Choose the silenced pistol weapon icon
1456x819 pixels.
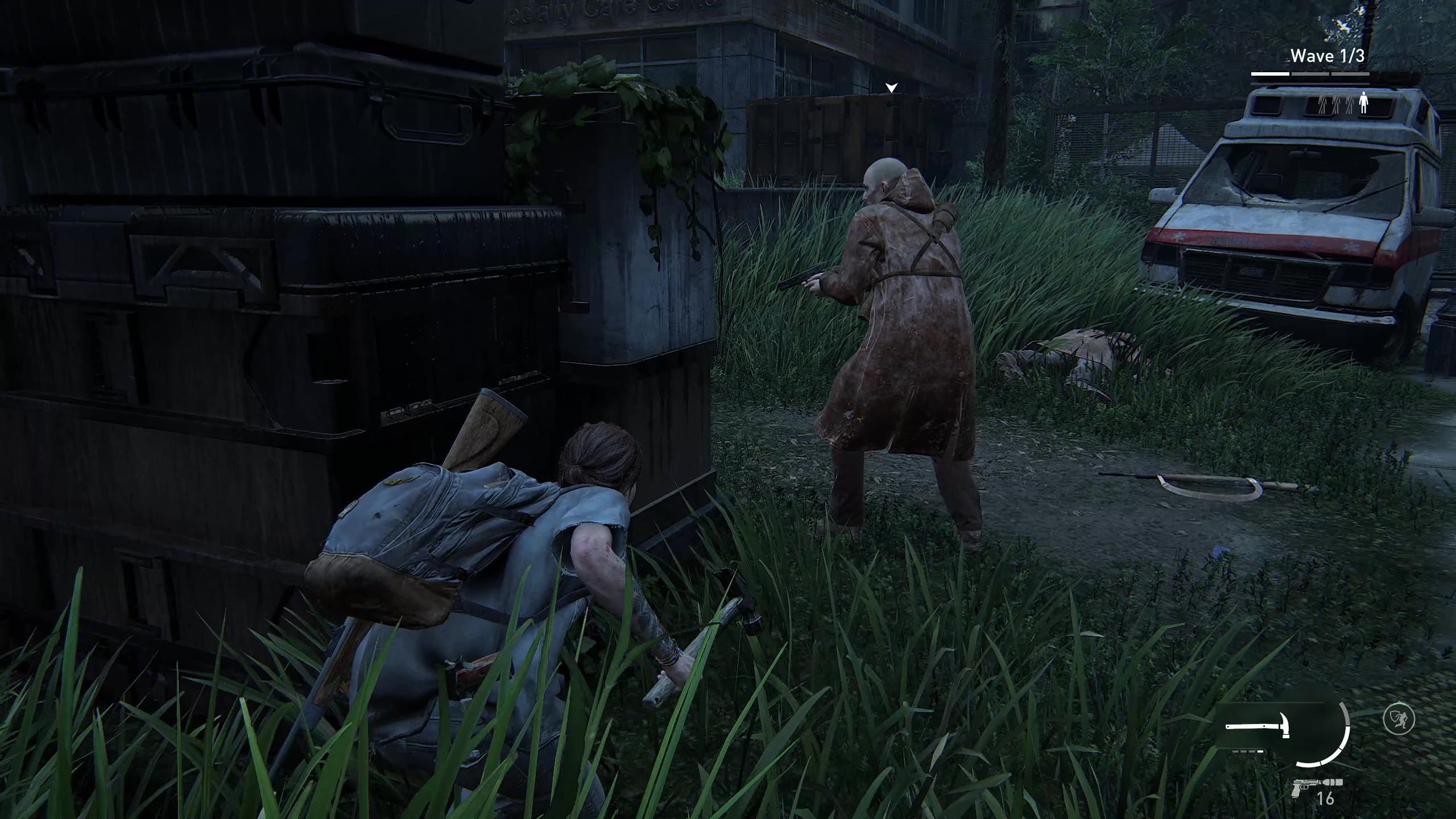coord(1314,787)
